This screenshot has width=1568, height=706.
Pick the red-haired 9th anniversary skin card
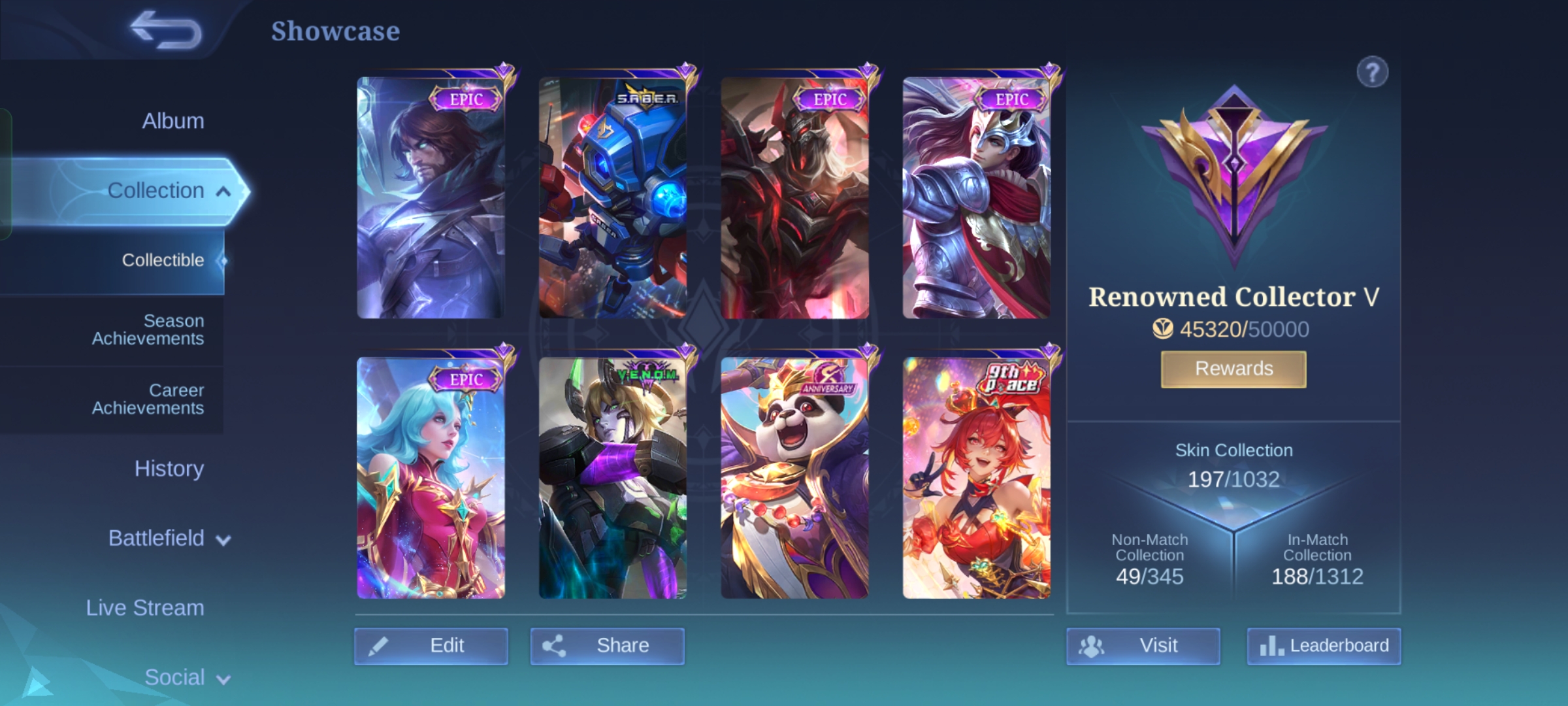coord(977,478)
